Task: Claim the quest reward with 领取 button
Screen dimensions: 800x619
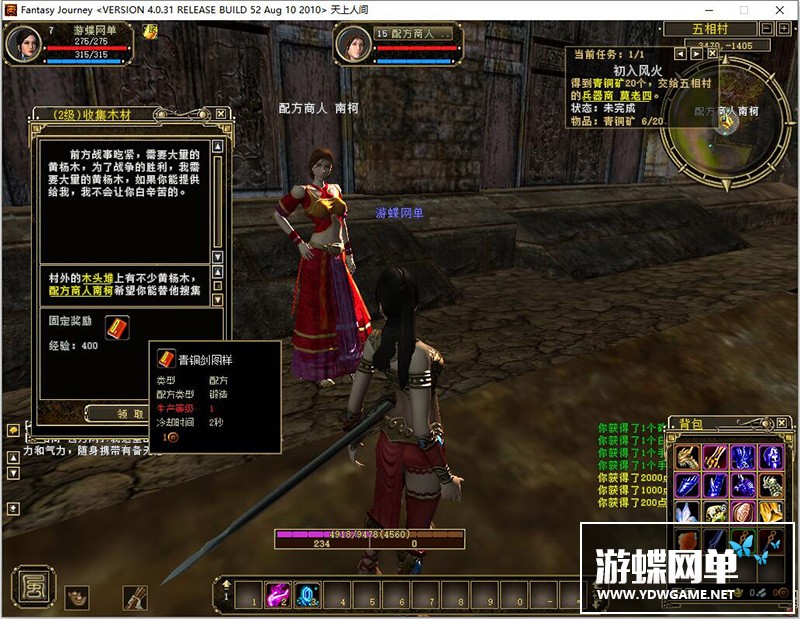Action: pos(131,413)
